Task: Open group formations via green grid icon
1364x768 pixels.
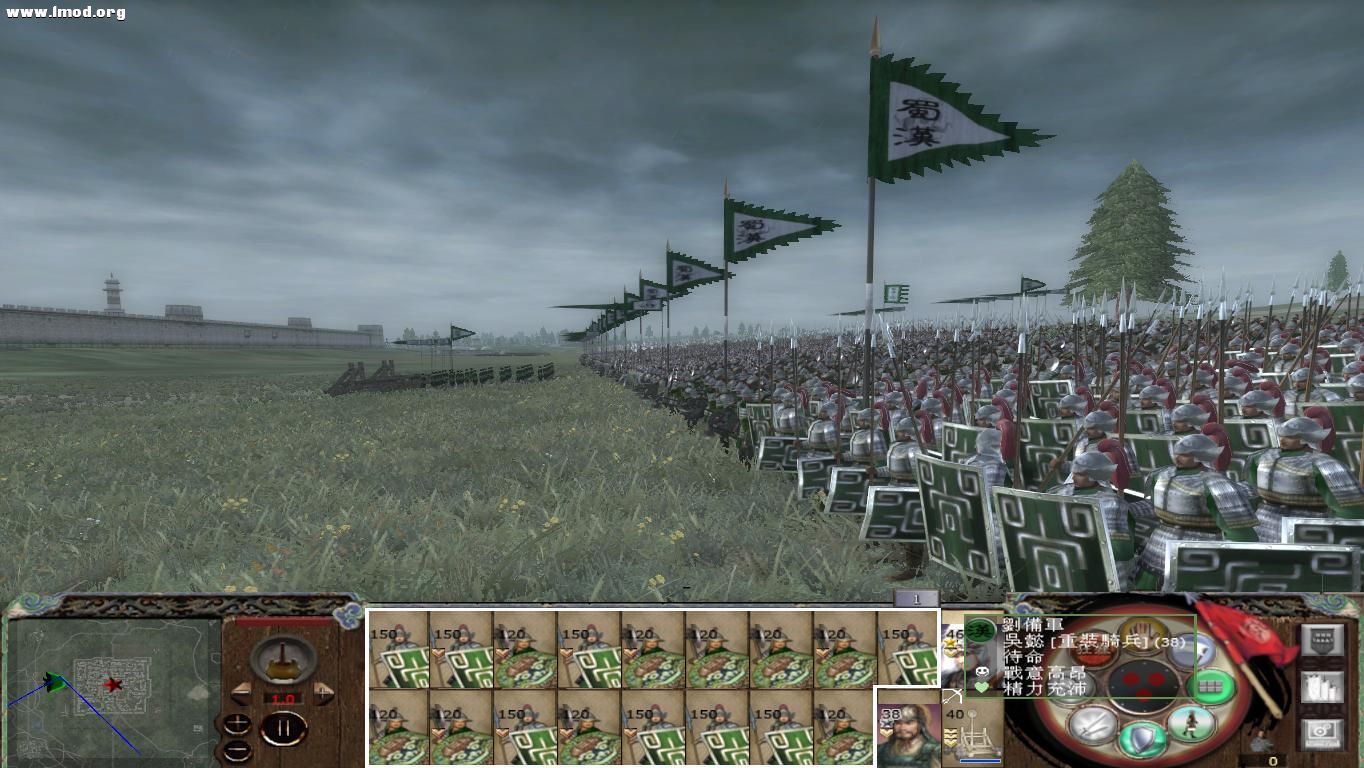Action: 1211,686
